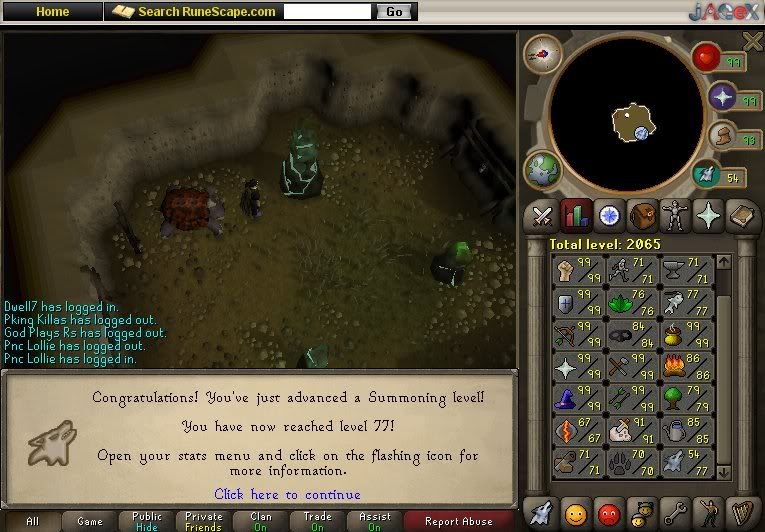Click here to continue the level-up dialogue

287,494
